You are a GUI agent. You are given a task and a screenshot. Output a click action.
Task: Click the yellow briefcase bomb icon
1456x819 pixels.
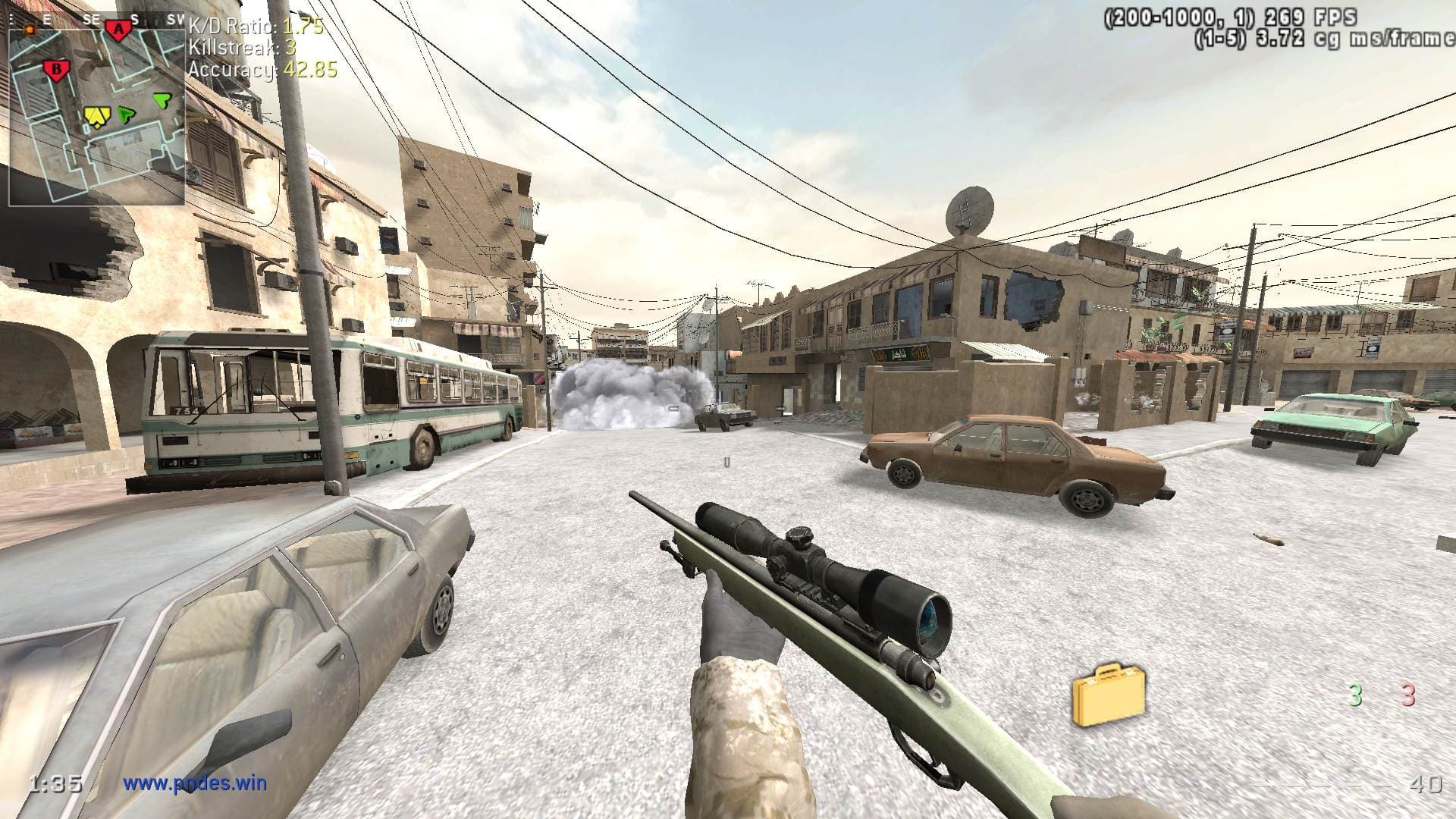[1108, 694]
